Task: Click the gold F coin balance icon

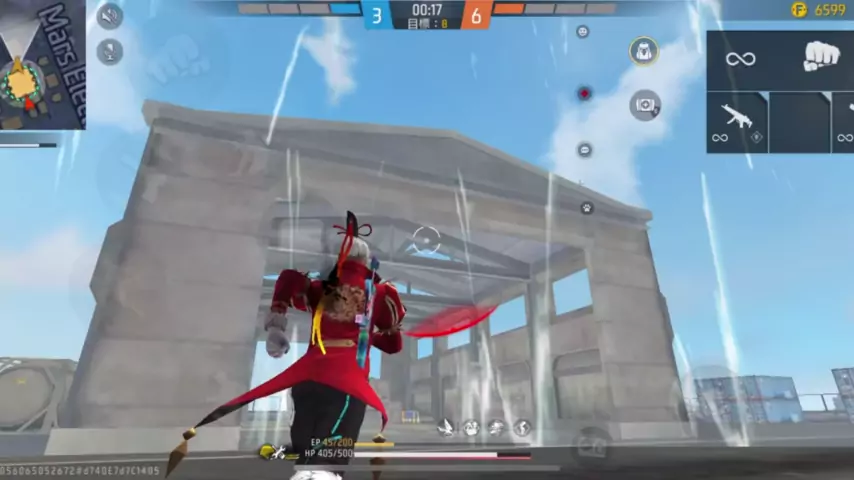Action: [x=798, y=10]
